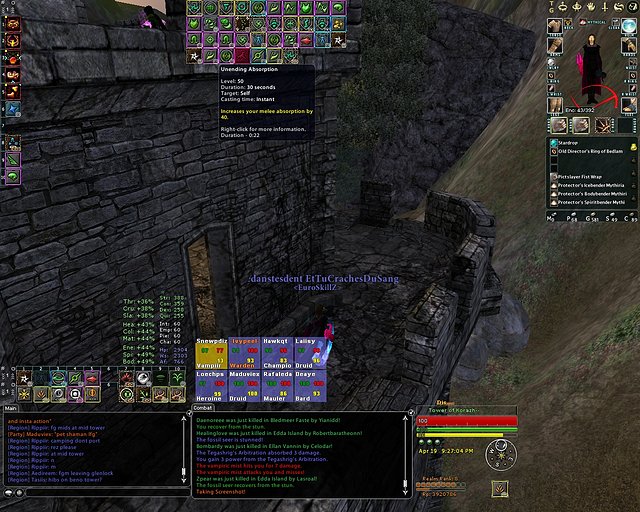Click the feet equipment slot
Image resolution: width=640 pixels, height=512 pixels.
tap(629, 104)
